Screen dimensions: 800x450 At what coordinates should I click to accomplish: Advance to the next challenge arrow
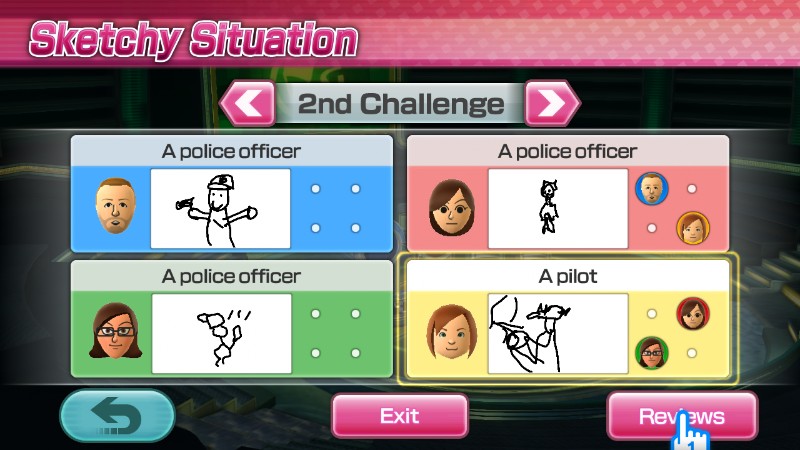[x=552, y=103]
